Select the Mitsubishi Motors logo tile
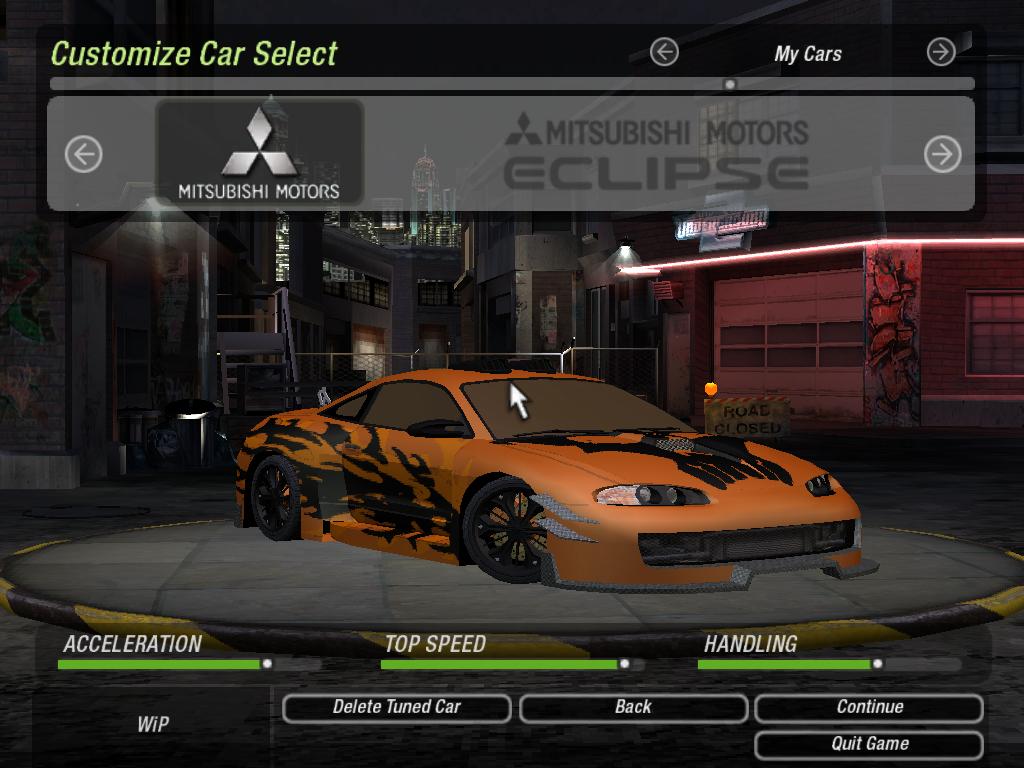 (x=259, y=152)
